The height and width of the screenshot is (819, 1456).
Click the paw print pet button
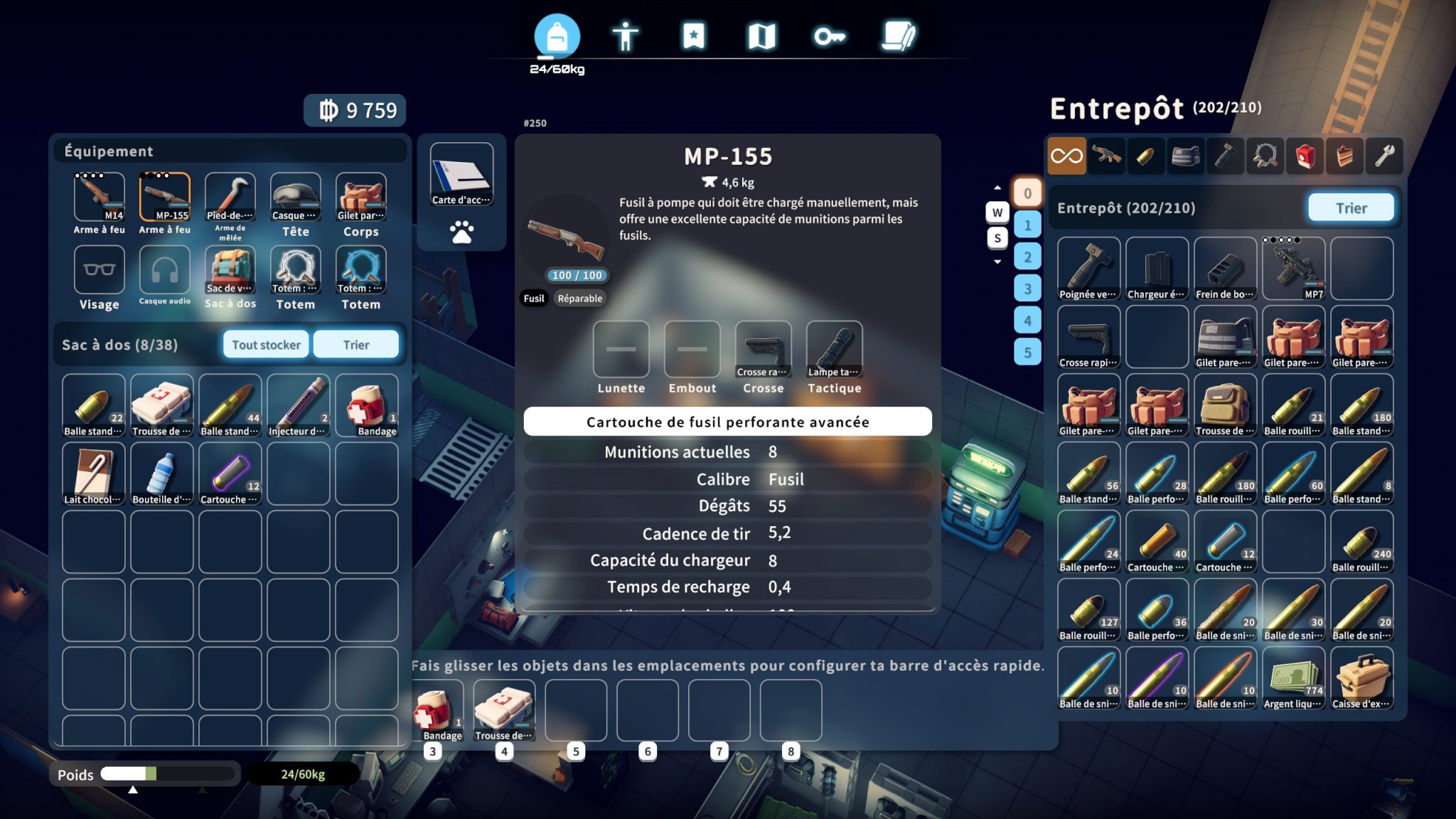[461, 232]
